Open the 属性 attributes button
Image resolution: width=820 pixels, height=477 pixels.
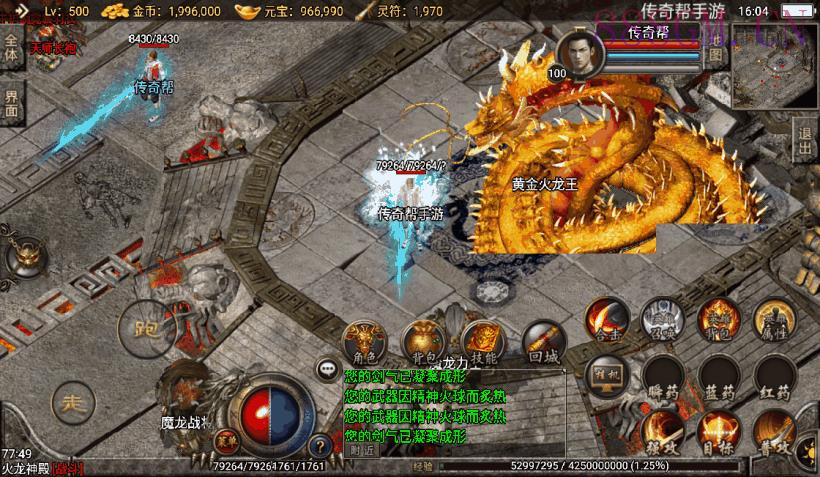coord(772,320)
